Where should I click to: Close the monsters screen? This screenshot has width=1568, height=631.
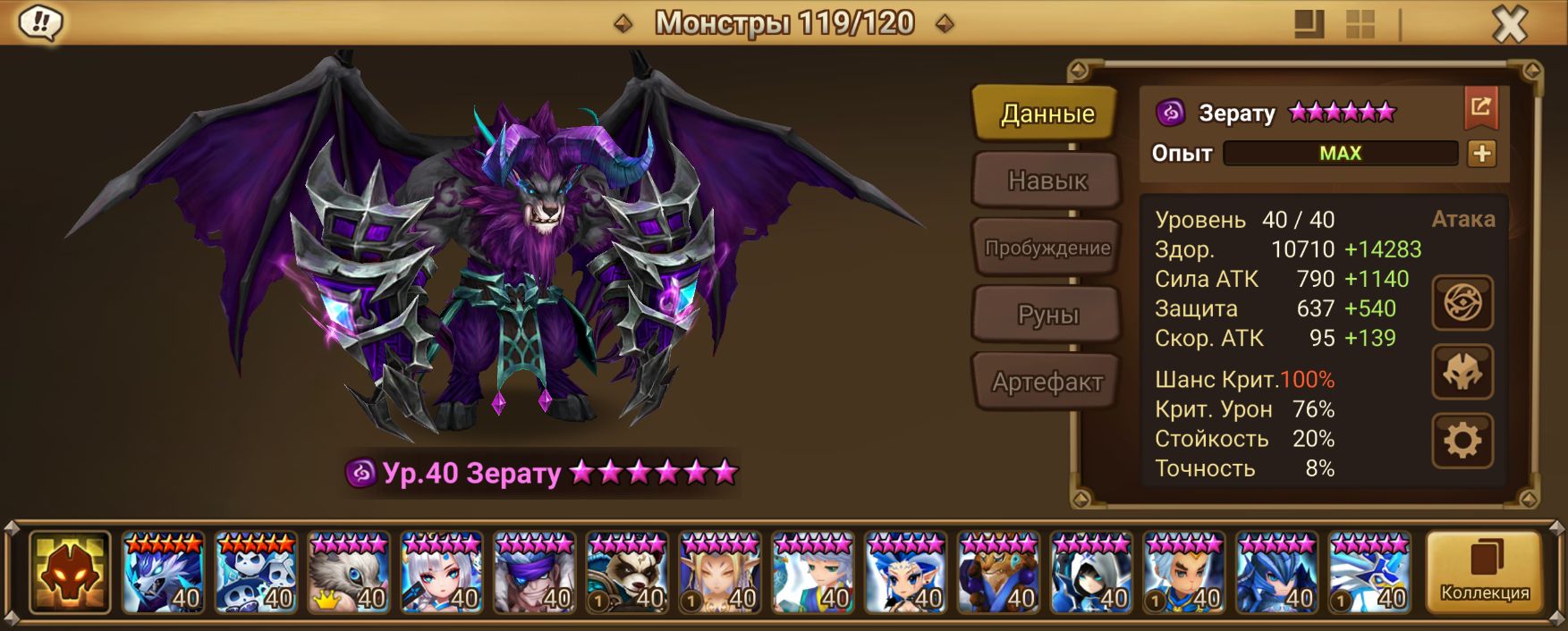1509,24
